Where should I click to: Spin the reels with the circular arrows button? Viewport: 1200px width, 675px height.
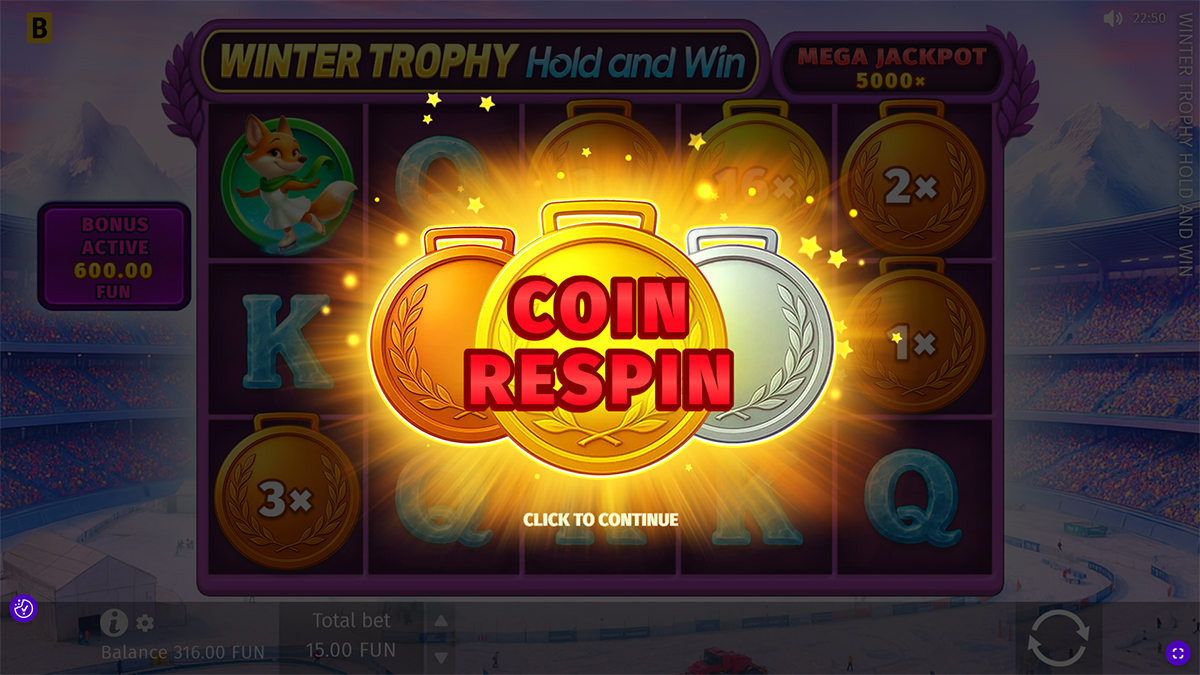point(1058,637)
